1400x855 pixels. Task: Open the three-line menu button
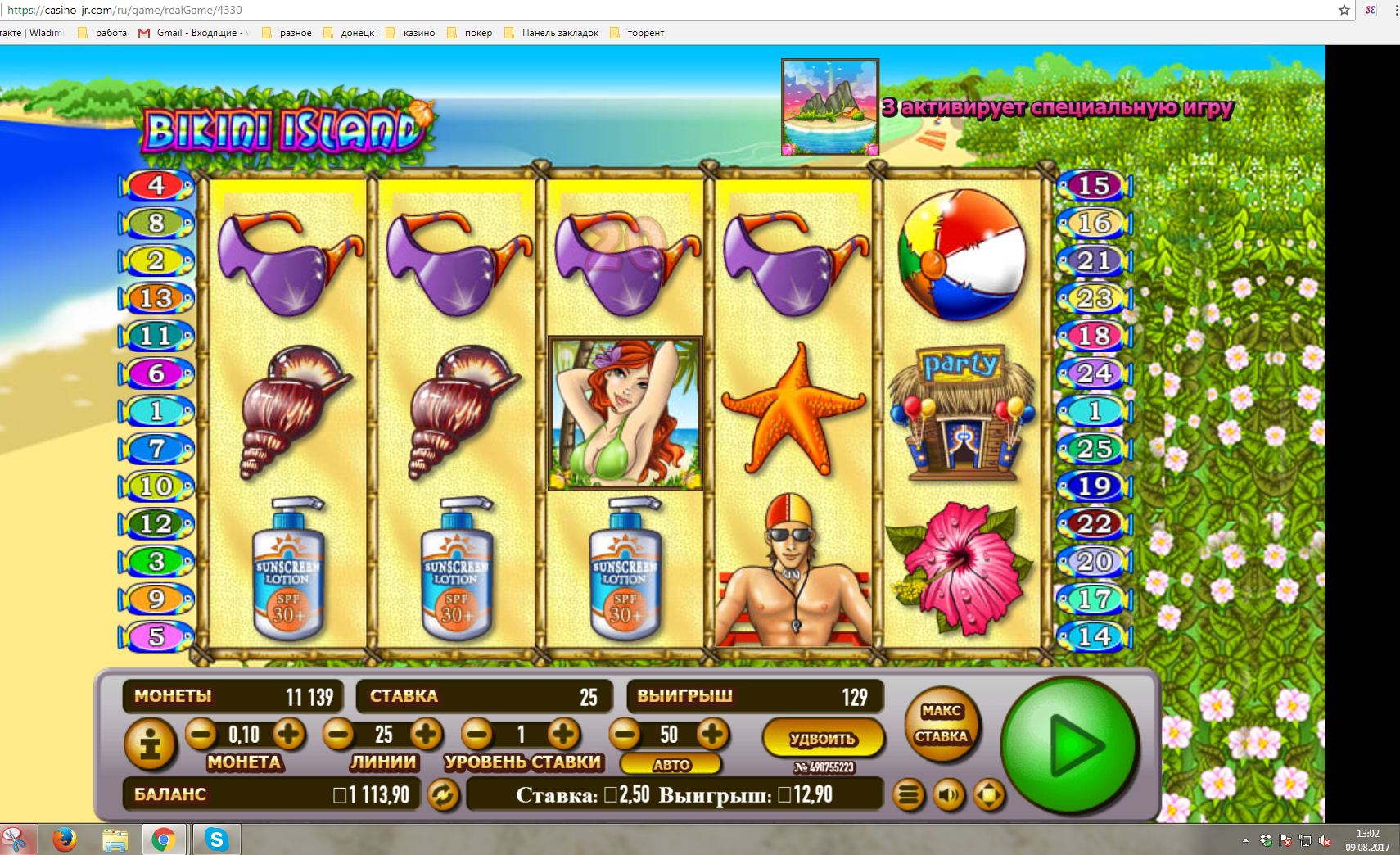click(x=908, y=794)
